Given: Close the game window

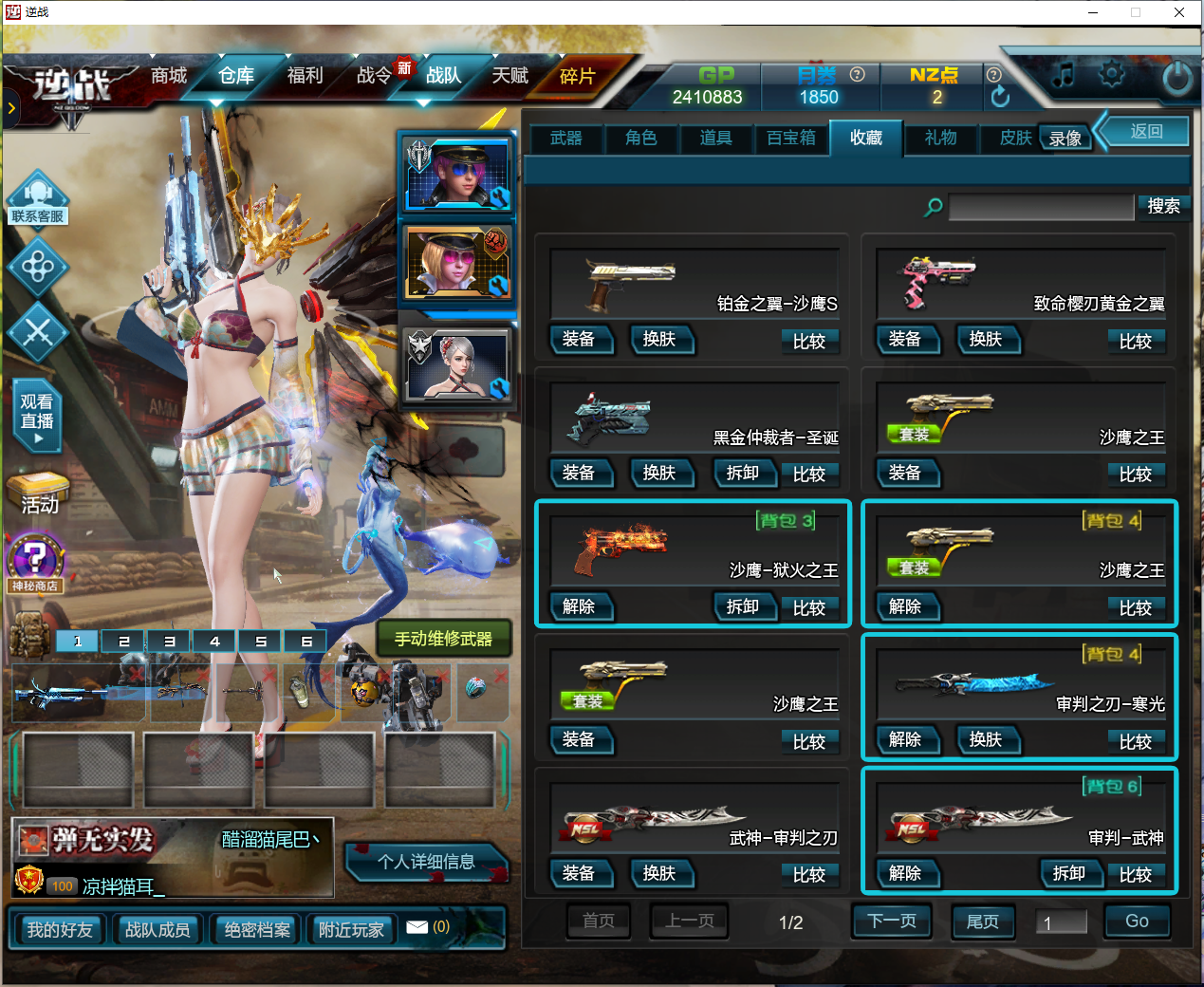Looking at the screenshot, I should (1179, 12).
